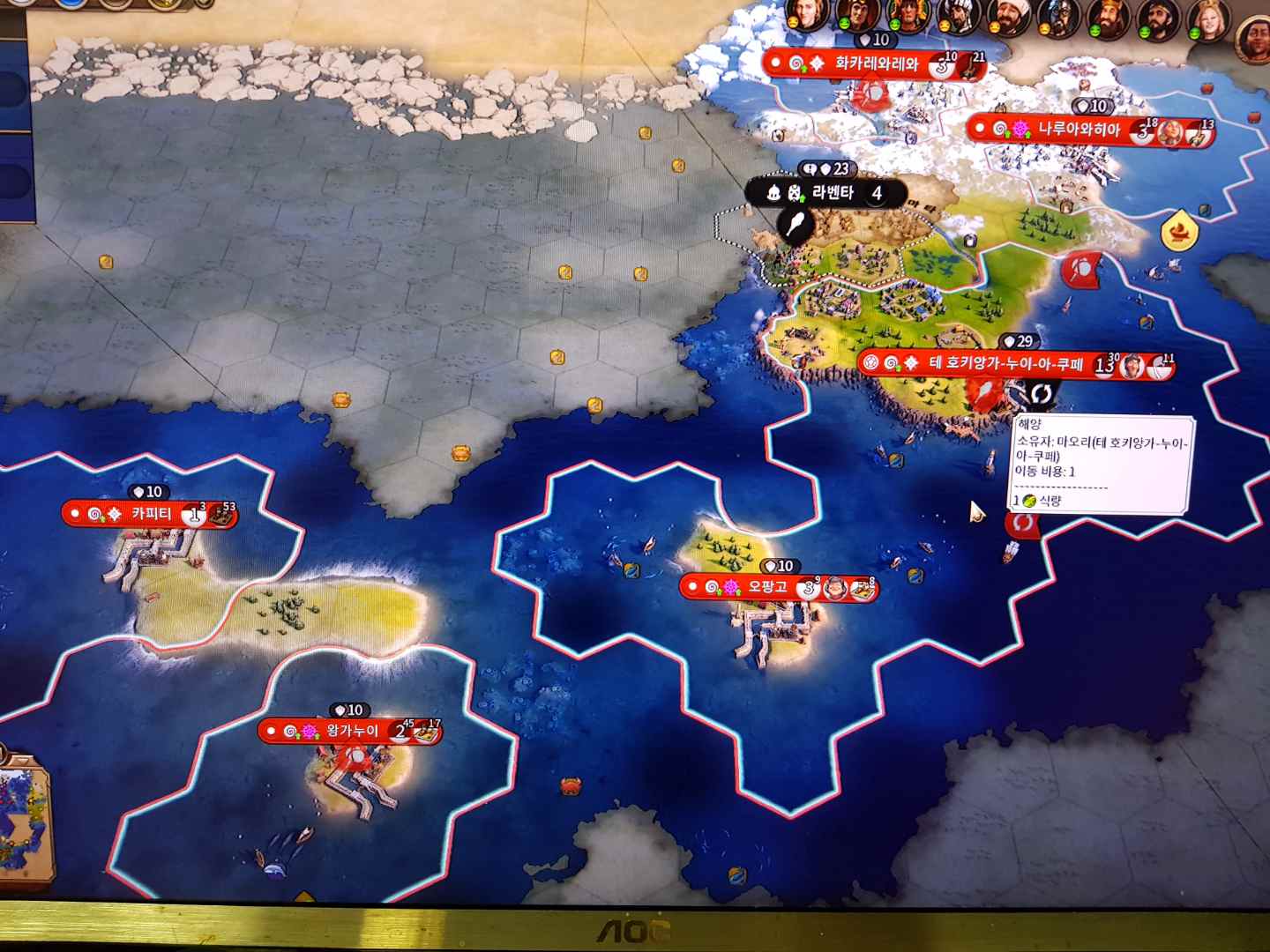
Task: Open the 카피티 city banner
Action: (150, 514)
